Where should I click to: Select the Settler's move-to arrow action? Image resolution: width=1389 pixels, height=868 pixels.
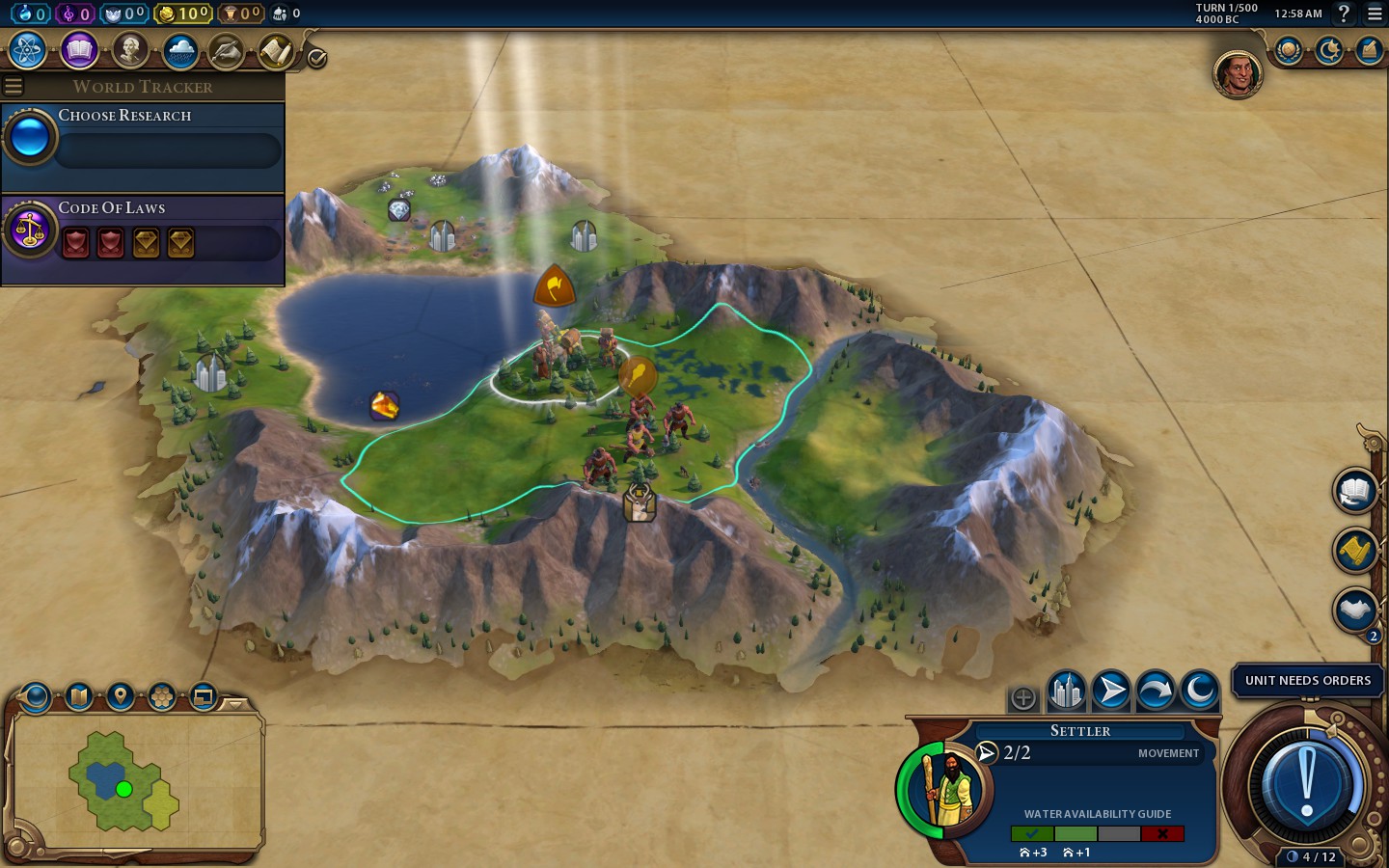coord(1111,691)
